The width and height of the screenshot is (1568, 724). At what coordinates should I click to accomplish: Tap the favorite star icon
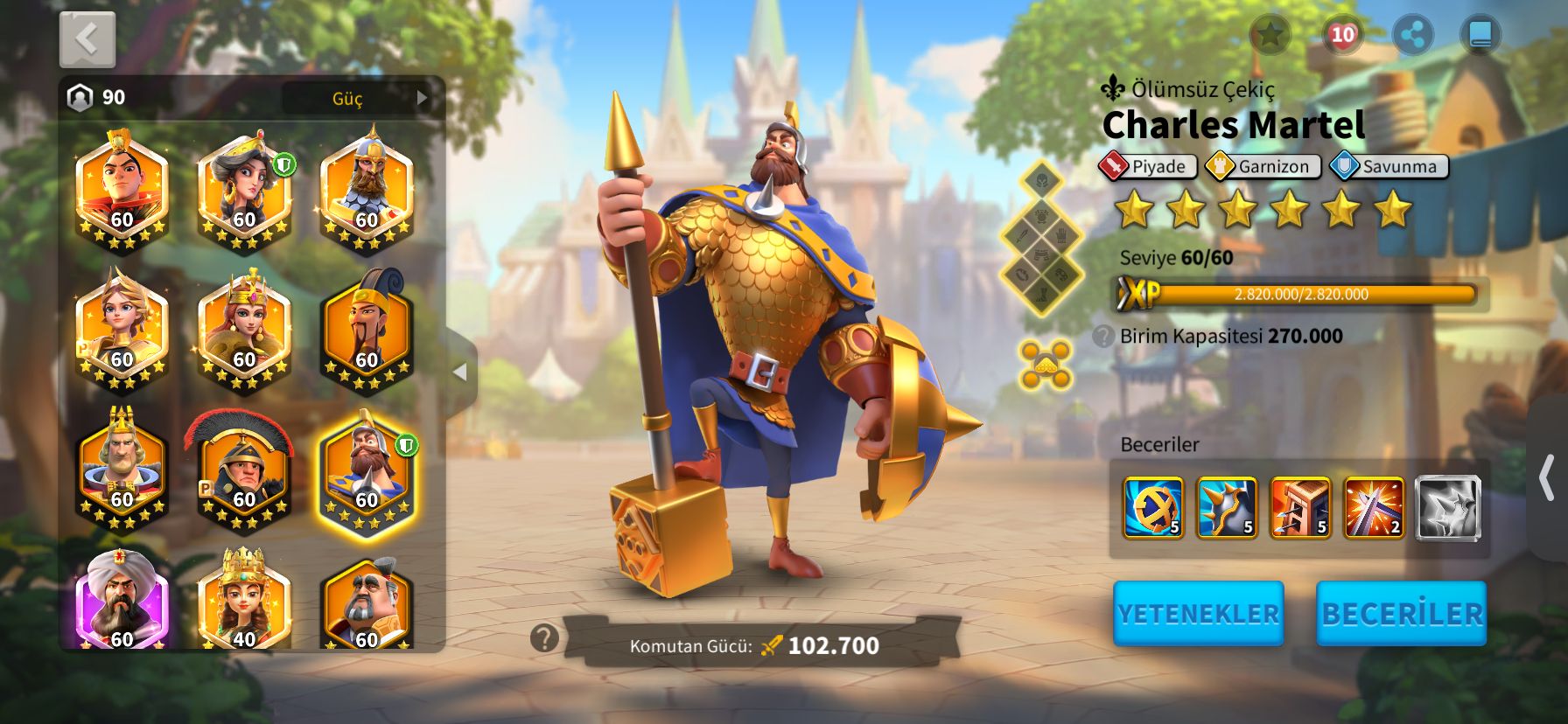[x=1270, y=35]
